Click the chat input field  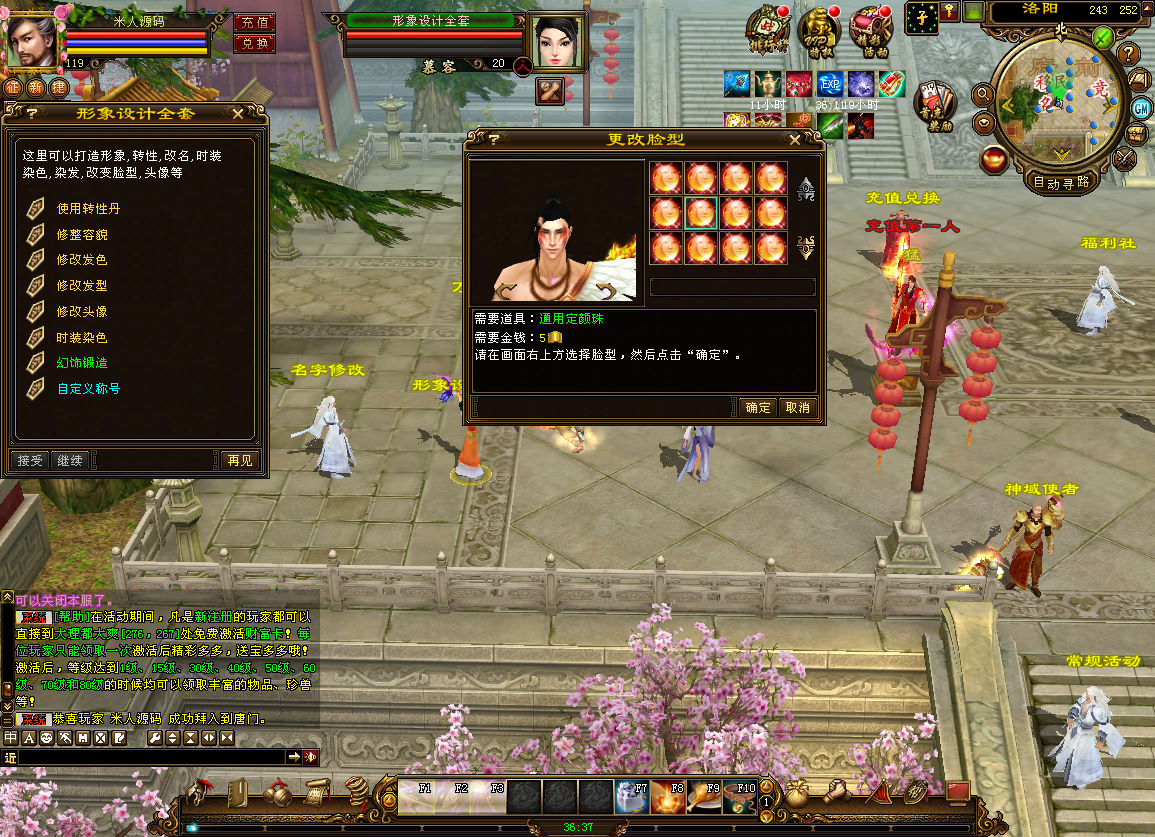(x=150, y=757)
